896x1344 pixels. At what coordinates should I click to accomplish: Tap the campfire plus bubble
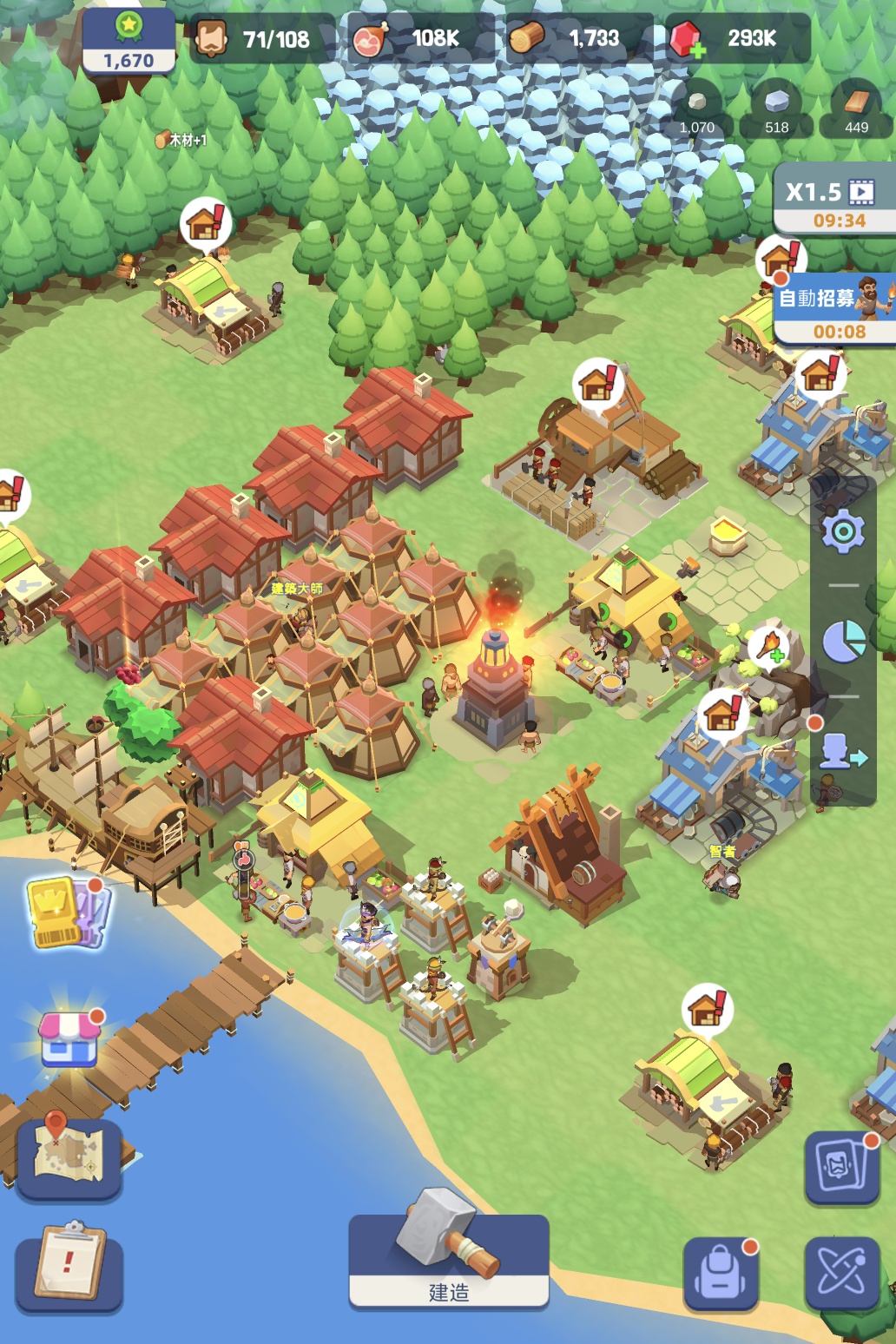(769, 645)
